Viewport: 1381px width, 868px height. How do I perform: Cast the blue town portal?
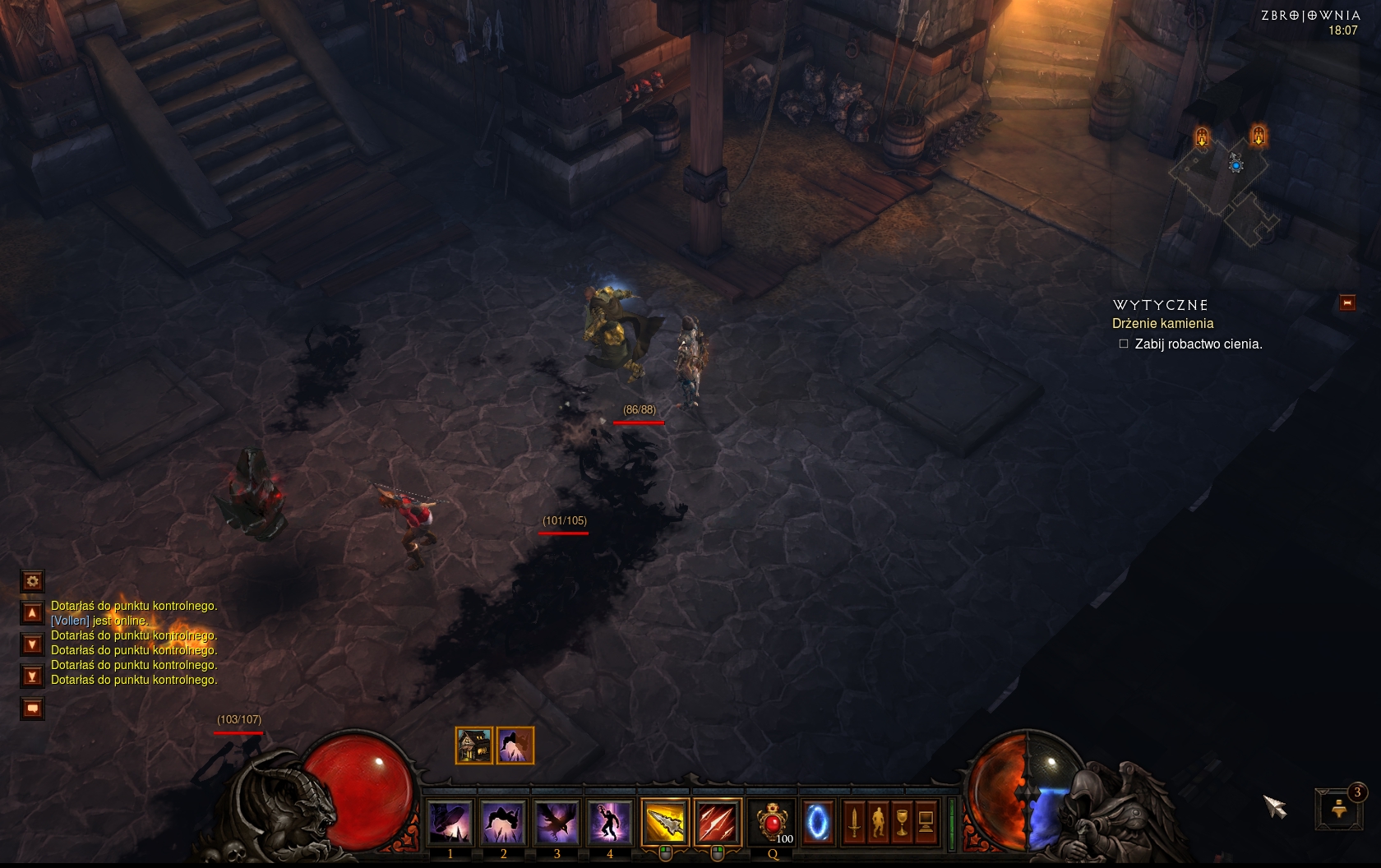(x=817, y=821)
